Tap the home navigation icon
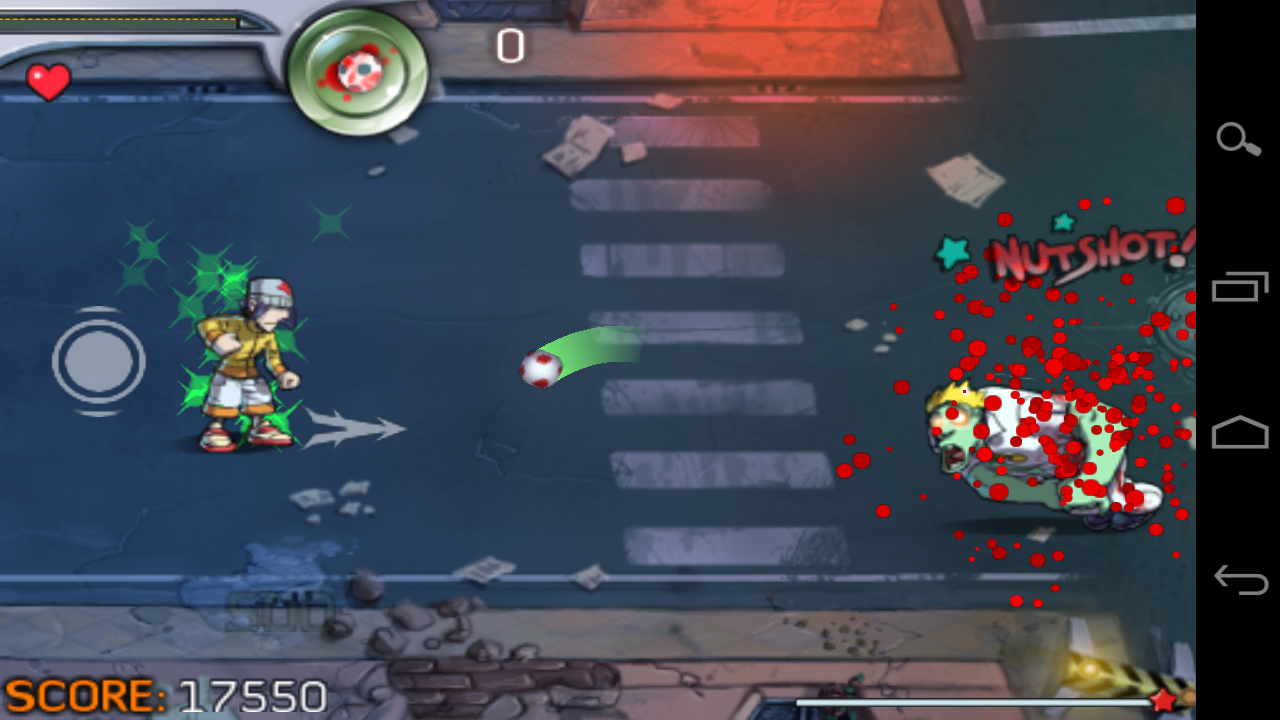The image size is (1280, 720). tap(1238, 432)
